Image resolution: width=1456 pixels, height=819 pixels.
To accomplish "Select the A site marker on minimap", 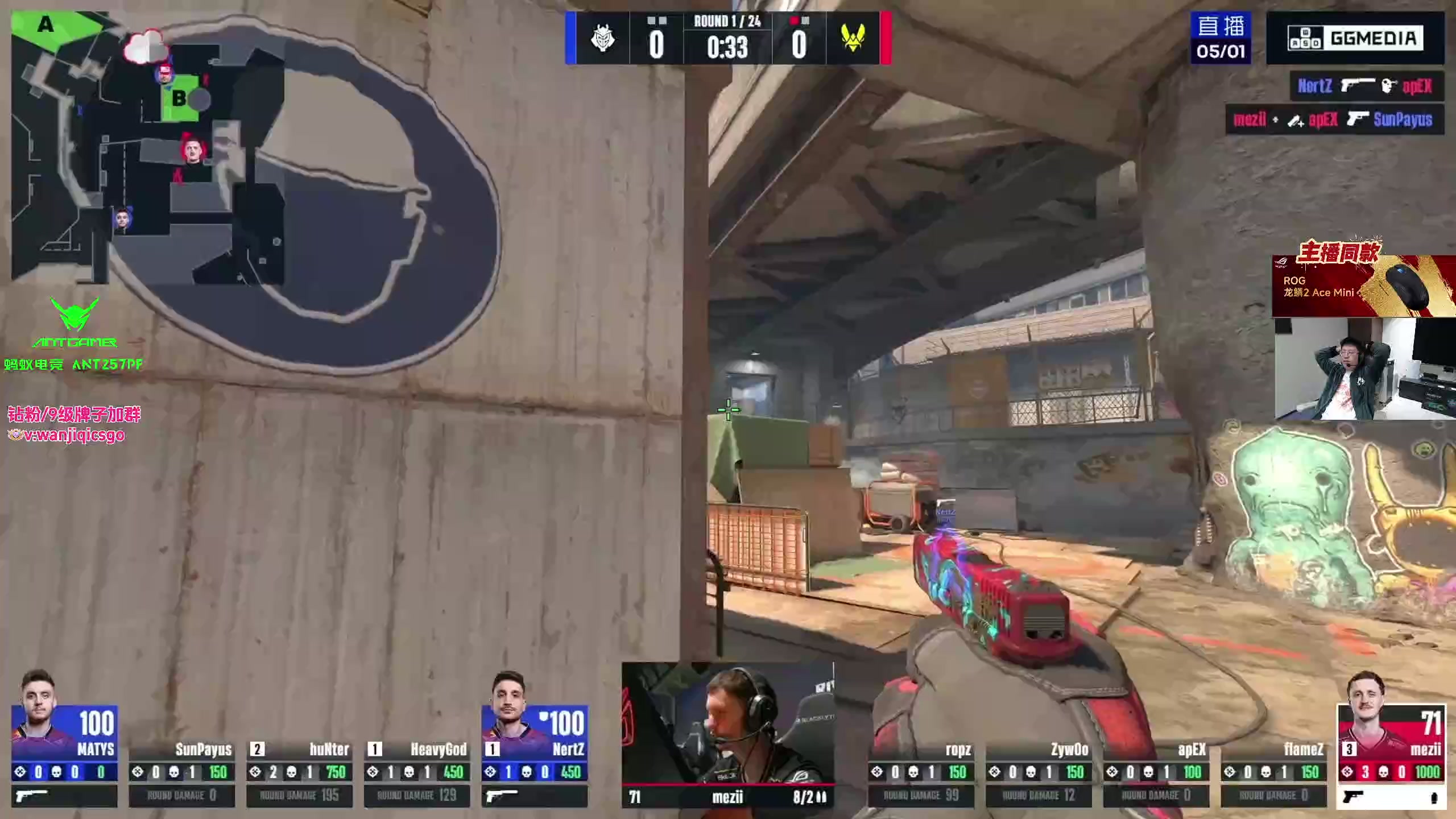I will (x=45, y=25).
